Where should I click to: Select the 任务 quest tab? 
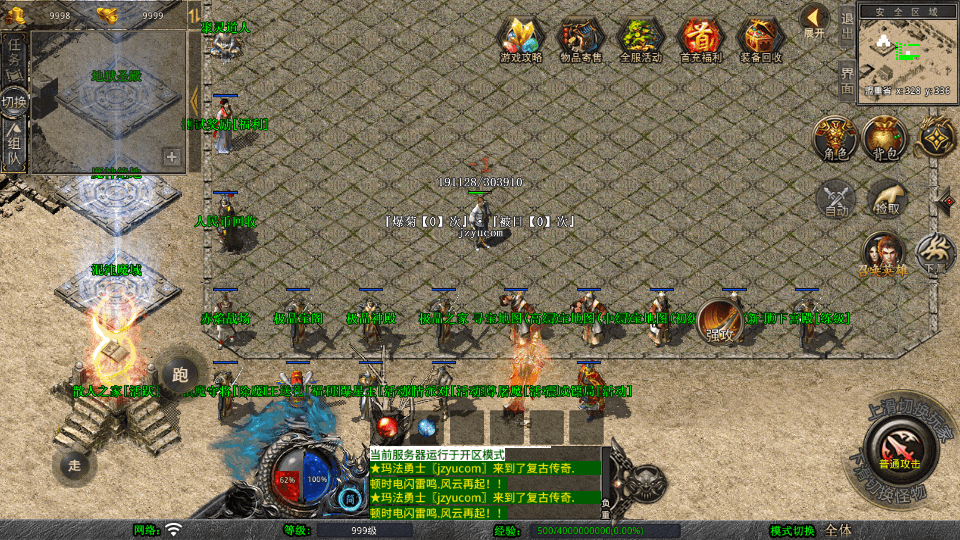point(14,55)
